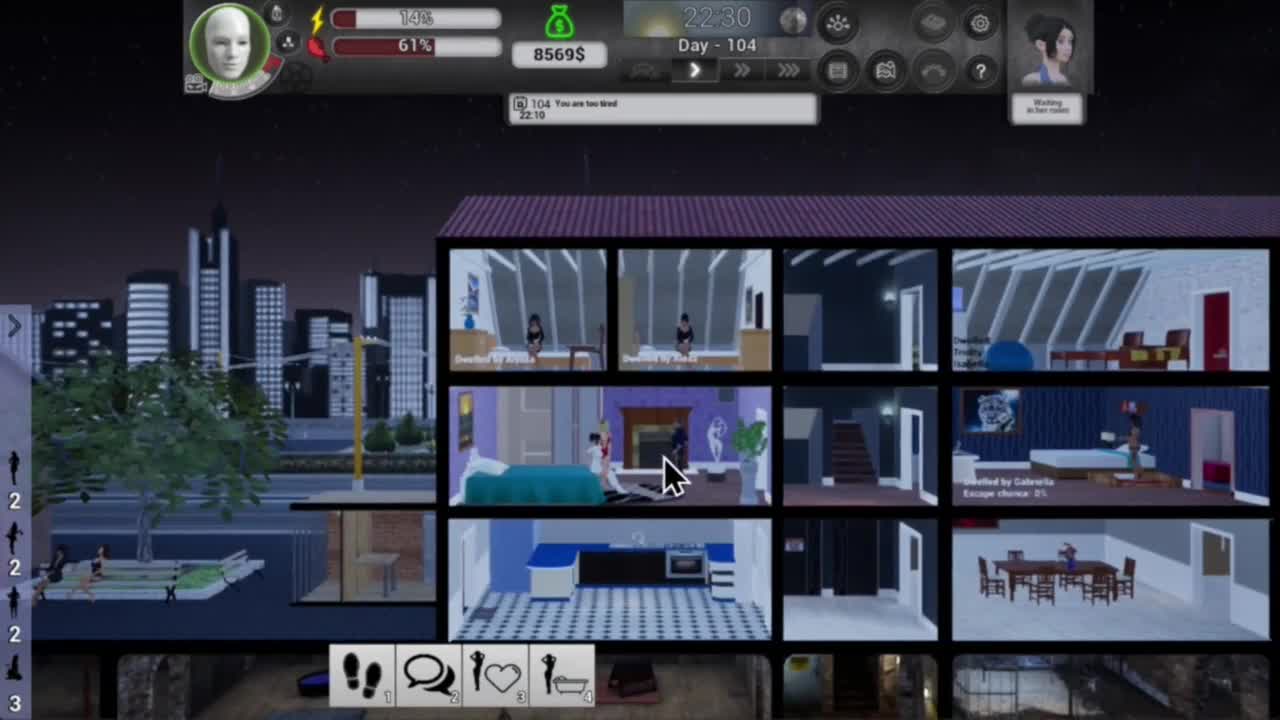Activate the heart romance action
The width and height of the screenshot is (1280, 720).
point(495,675)
